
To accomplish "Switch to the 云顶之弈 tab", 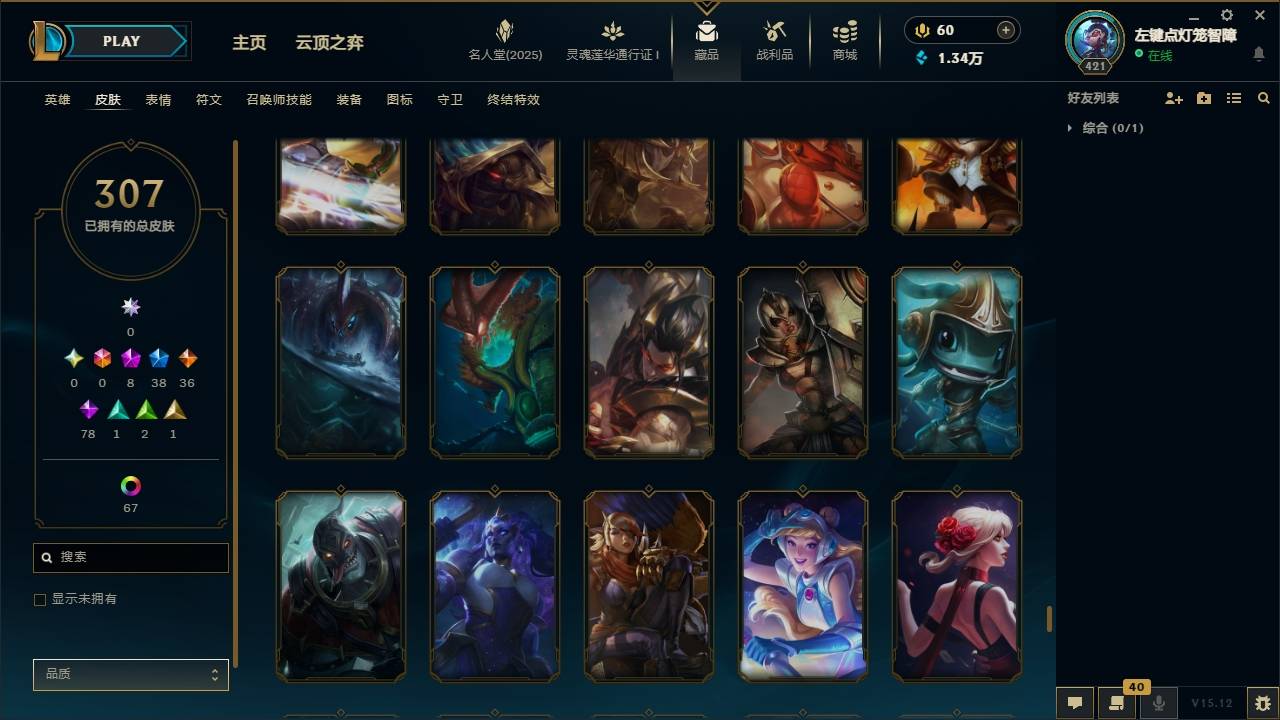I will 332,42.
